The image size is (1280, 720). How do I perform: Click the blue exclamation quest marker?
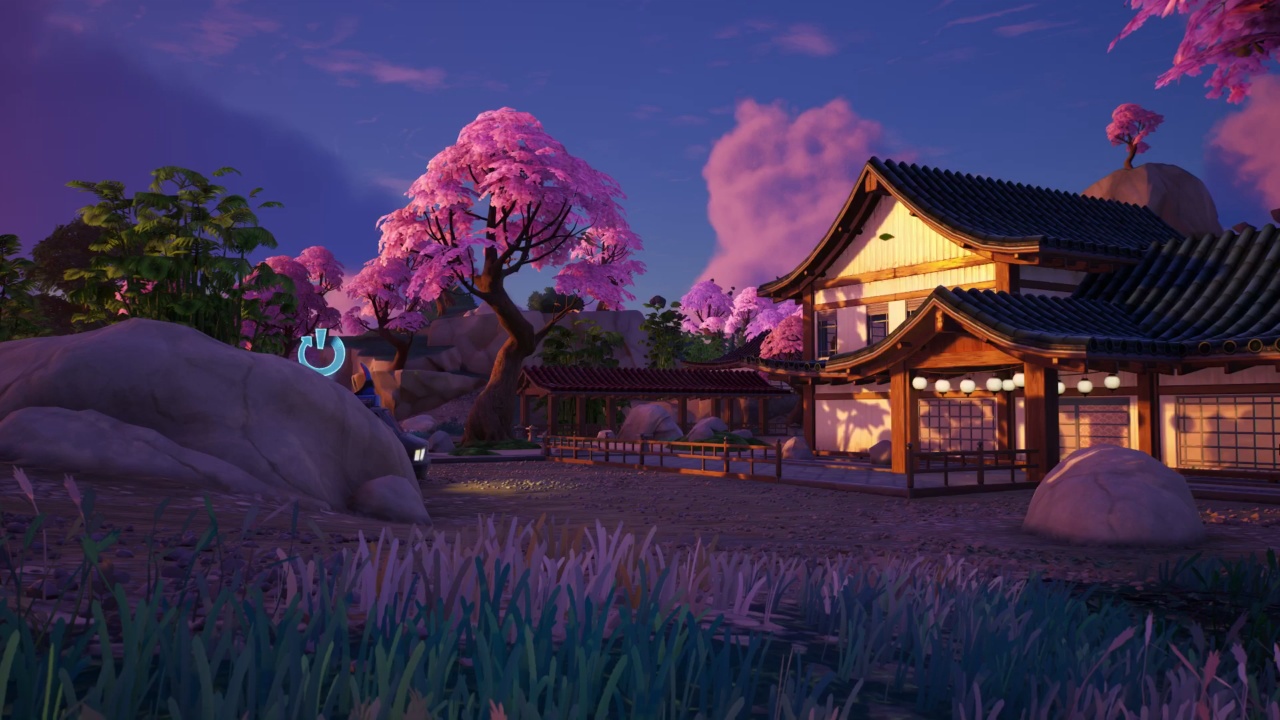tap(321, 352)
